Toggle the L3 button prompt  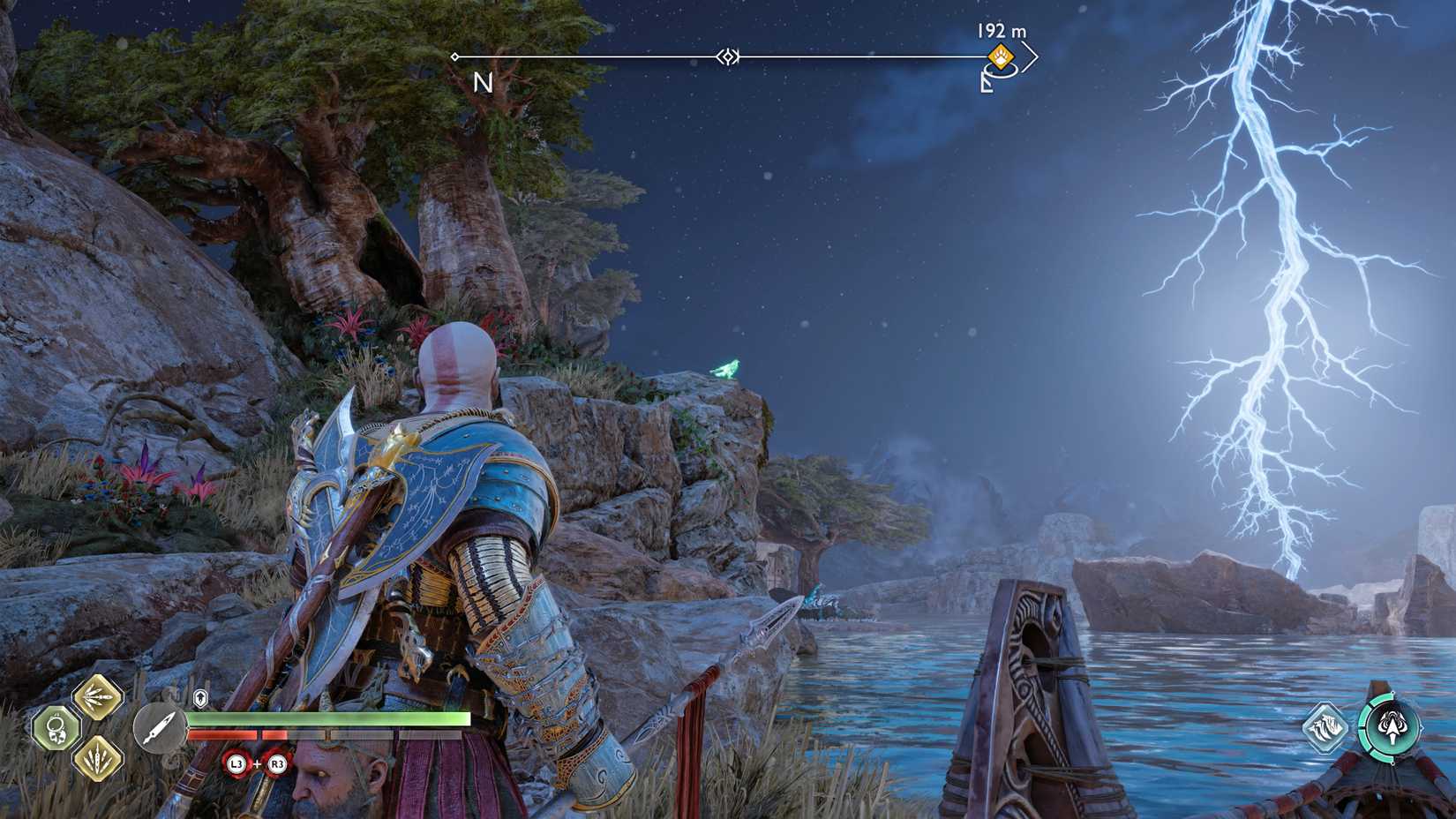pos(236,764)
